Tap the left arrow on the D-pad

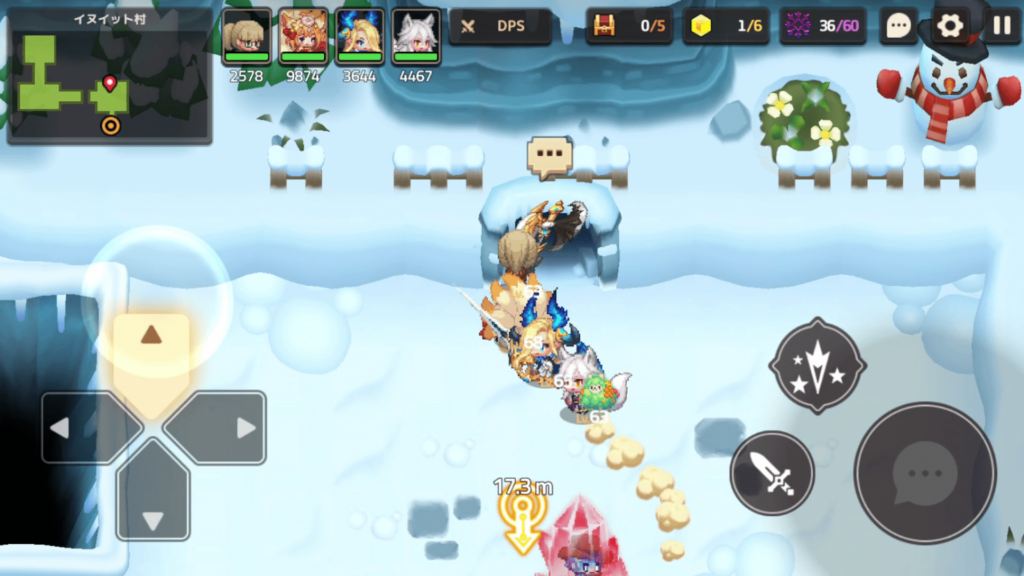point(78,428)
